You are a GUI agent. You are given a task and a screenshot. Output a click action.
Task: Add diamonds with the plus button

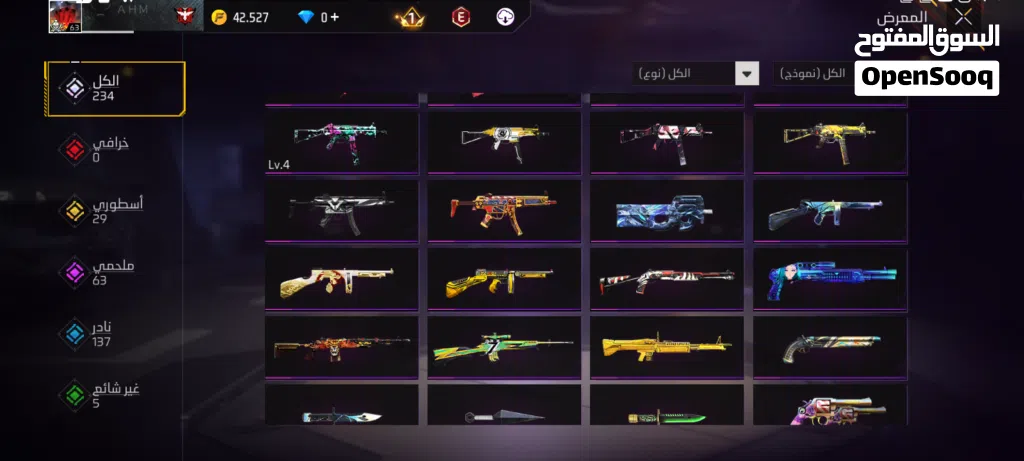pyautogui.click(x=334, y=17)
